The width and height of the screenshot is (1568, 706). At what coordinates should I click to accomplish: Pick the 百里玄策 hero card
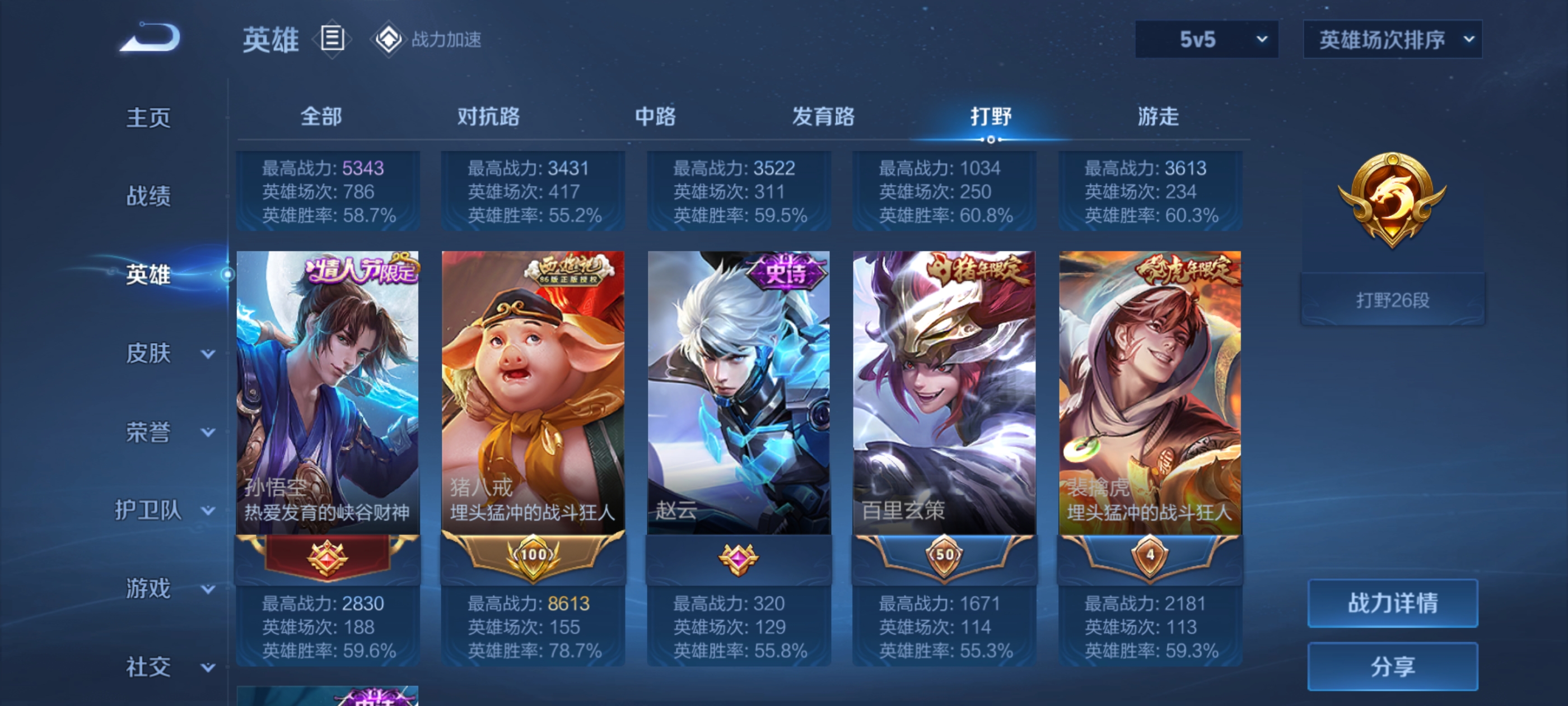(x=944, y=392)
